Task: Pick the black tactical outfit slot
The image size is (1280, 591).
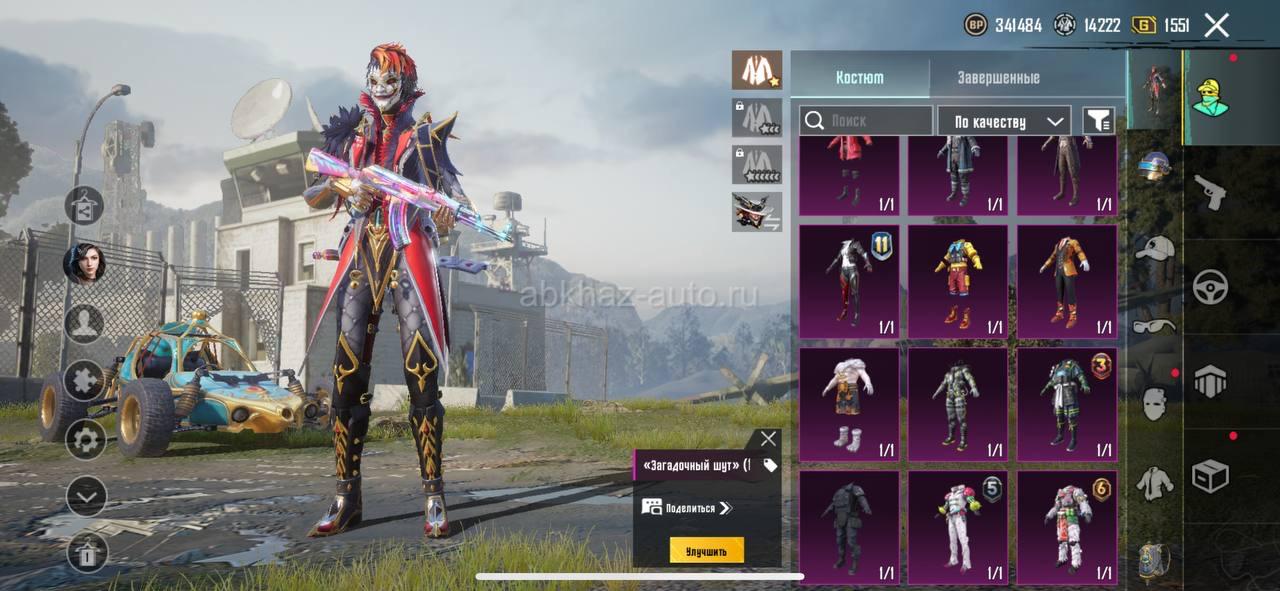Action: point(849,527)
